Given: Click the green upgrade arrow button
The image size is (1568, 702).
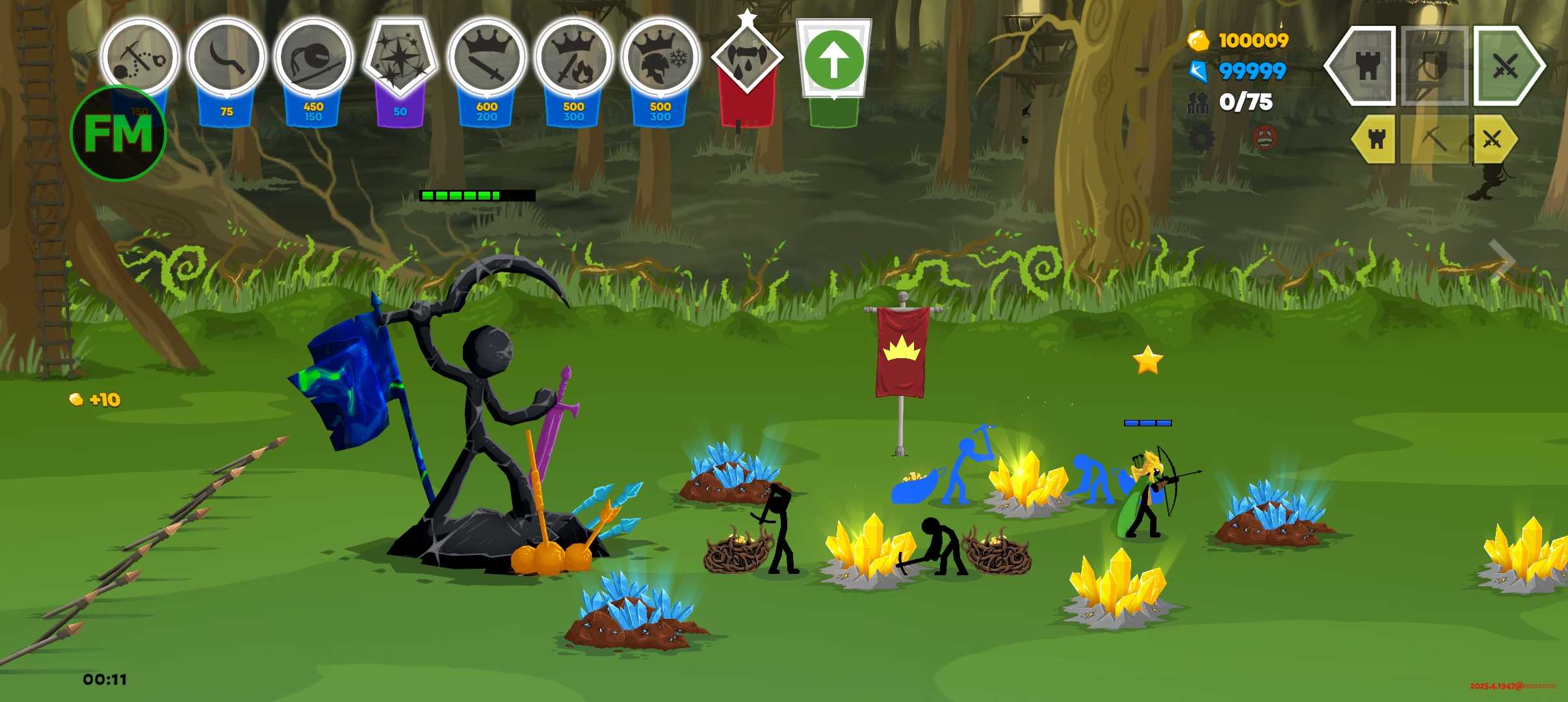Looking at the screenshot, I should click(833, 60).
